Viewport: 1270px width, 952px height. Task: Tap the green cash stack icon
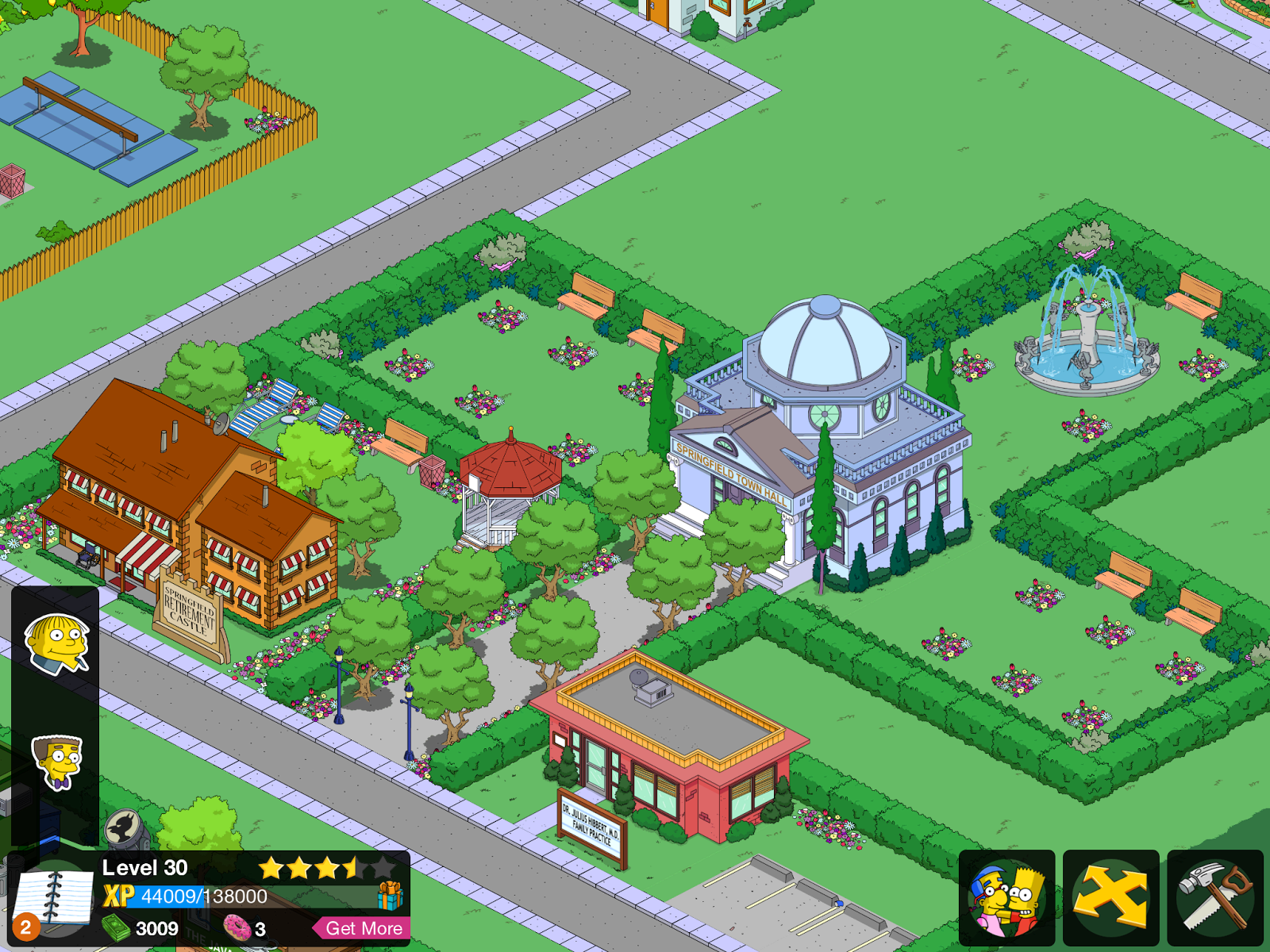116,929
